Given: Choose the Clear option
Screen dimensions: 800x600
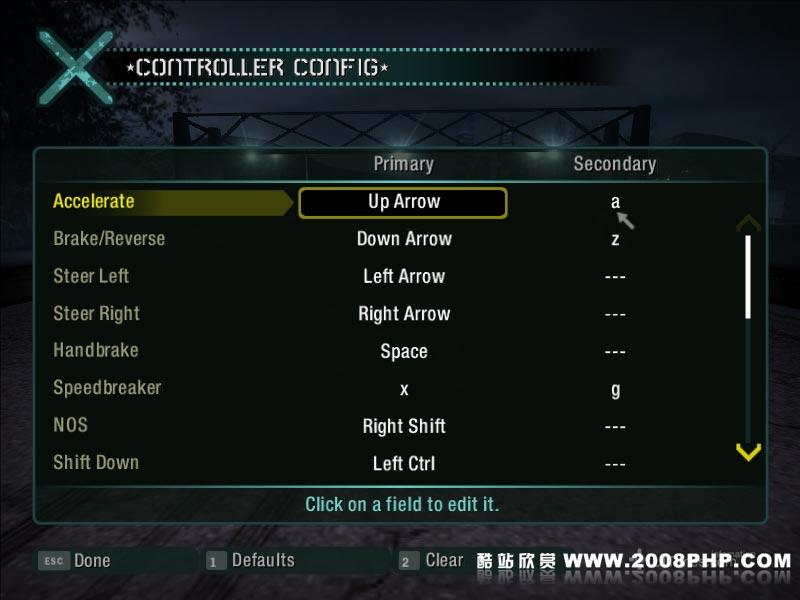Looking at the screenshot, I should [432, 561].
